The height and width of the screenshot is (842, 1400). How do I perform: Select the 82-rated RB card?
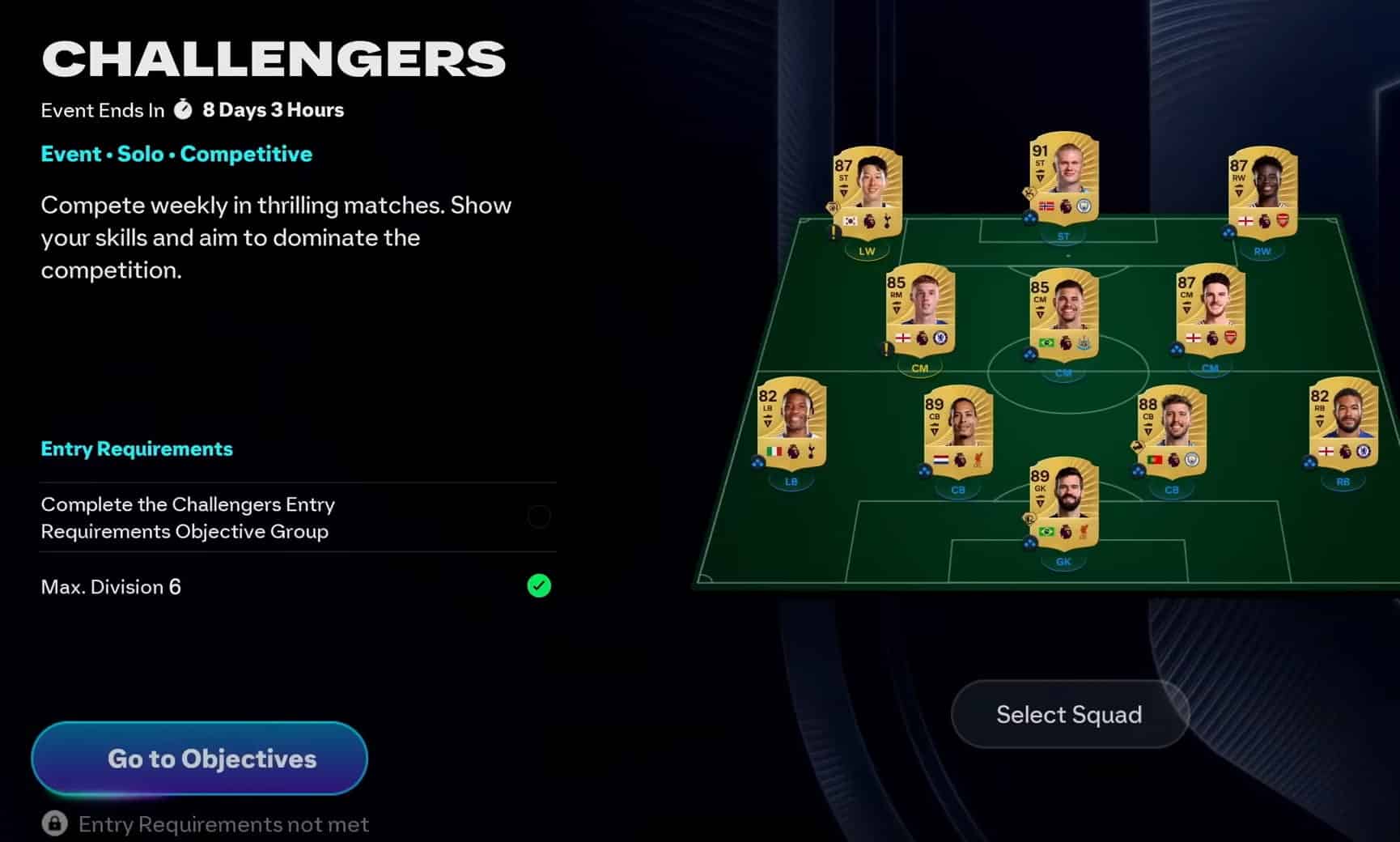click(1342, 429)
